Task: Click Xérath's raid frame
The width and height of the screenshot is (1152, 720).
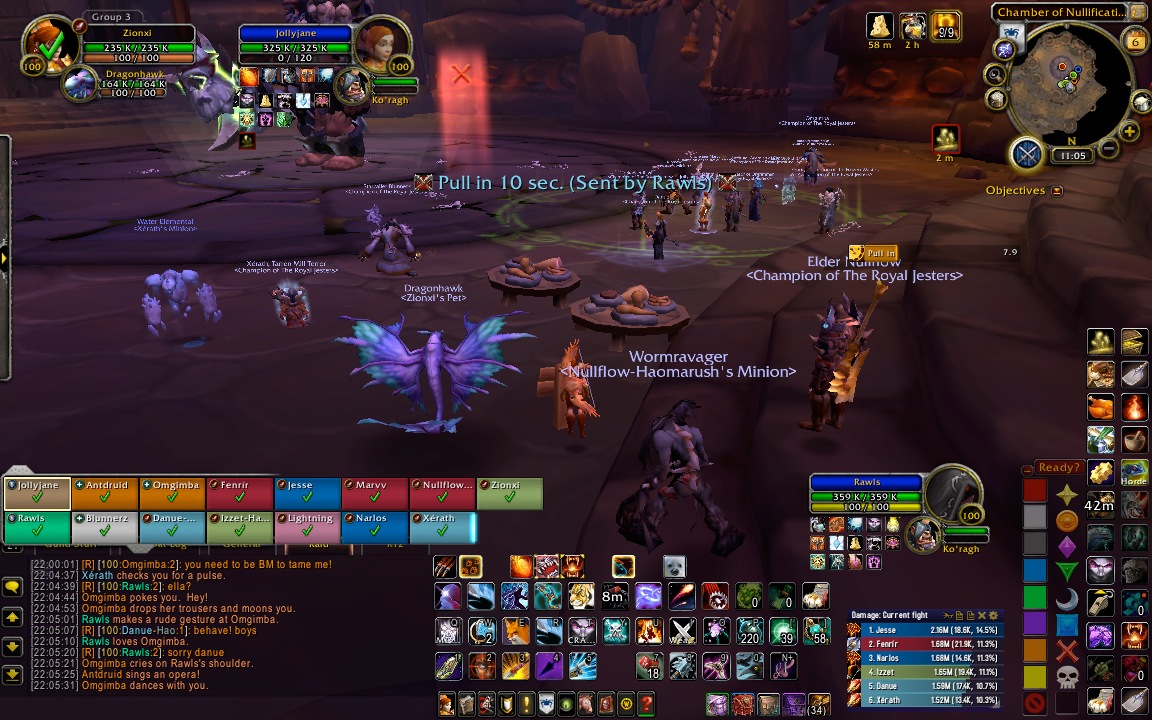Action: coord(442,527)
